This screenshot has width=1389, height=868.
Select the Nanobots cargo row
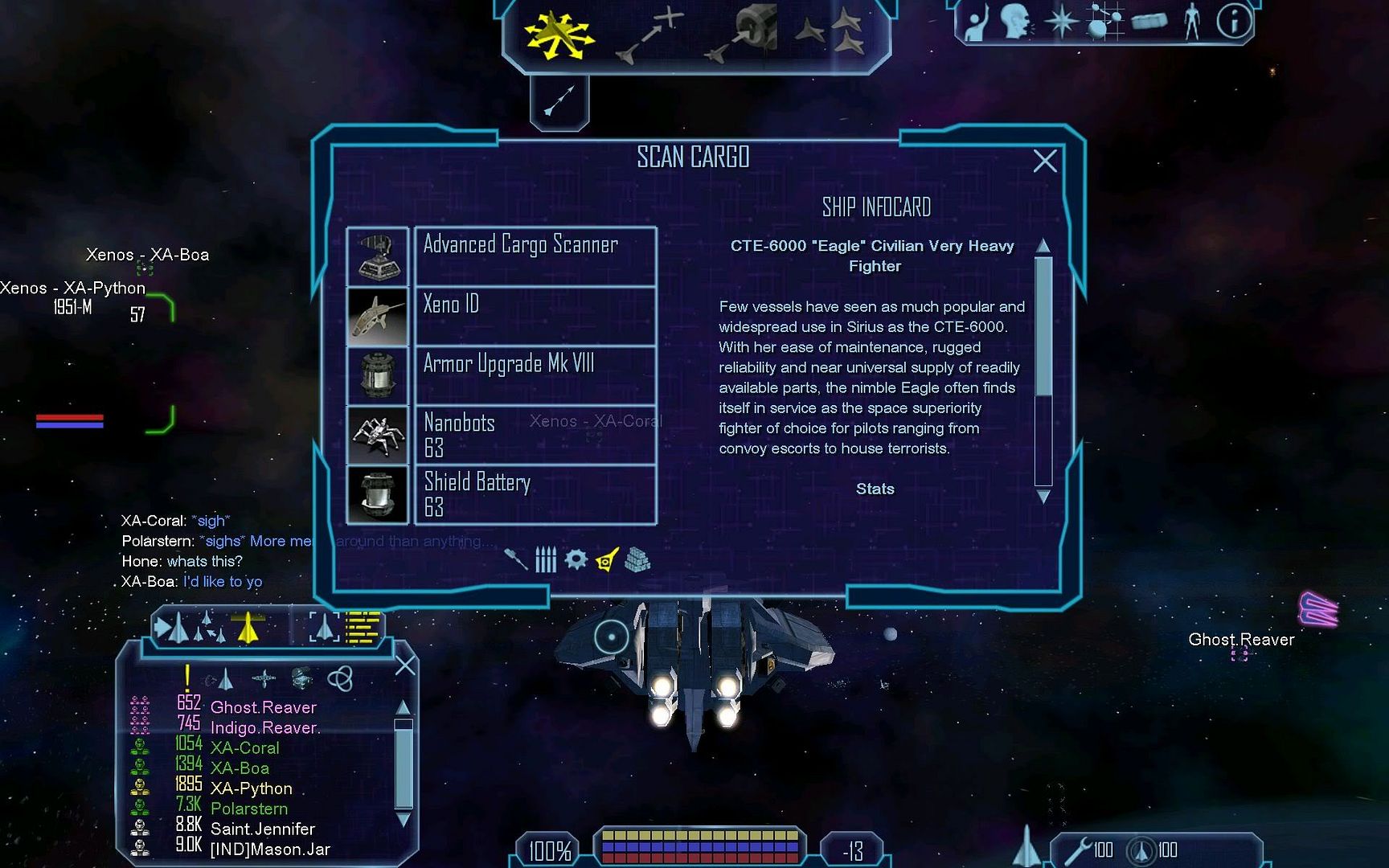point(535,435)
